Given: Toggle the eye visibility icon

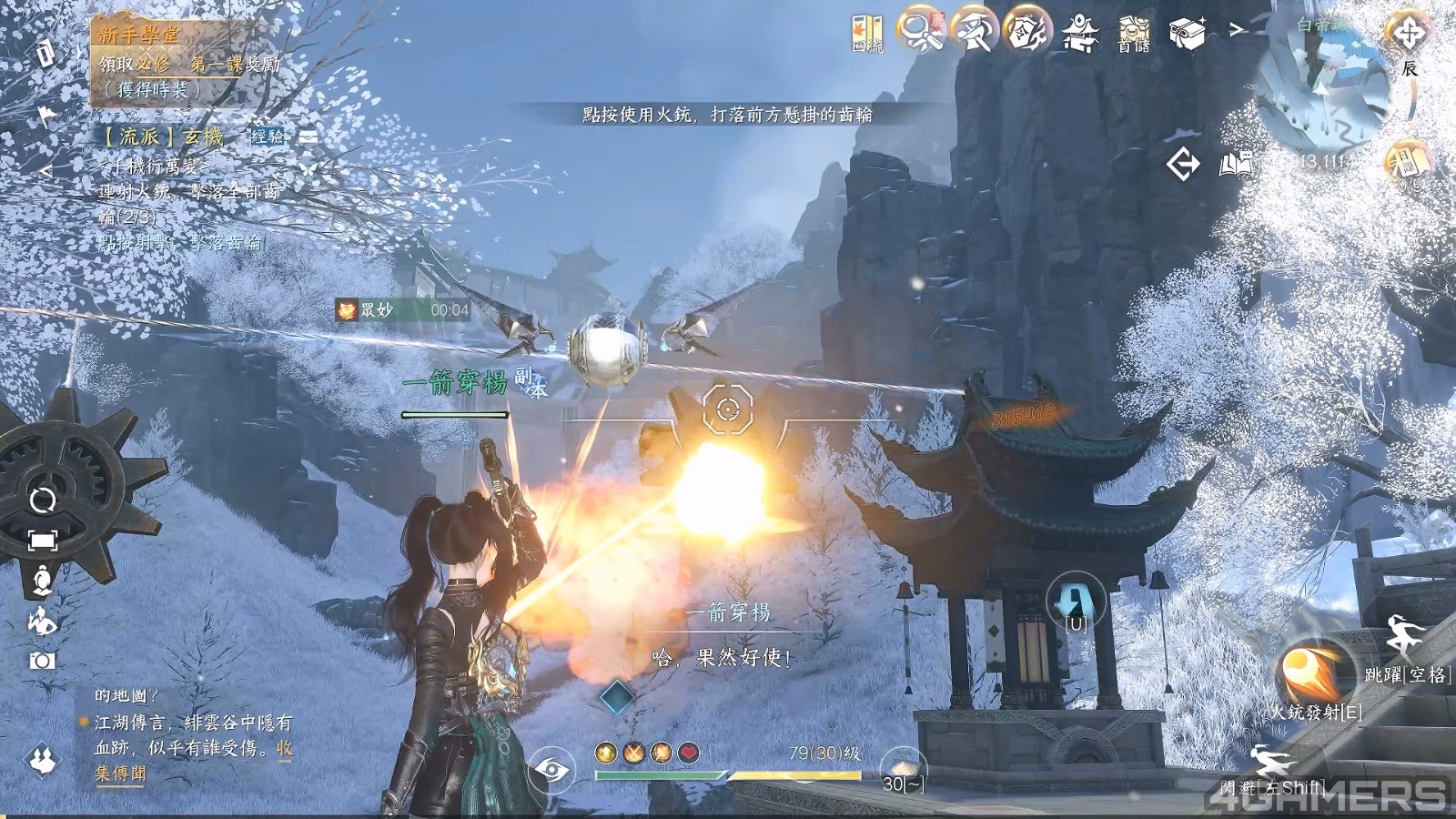Looking at the screenshot, I should coord(551,771).
